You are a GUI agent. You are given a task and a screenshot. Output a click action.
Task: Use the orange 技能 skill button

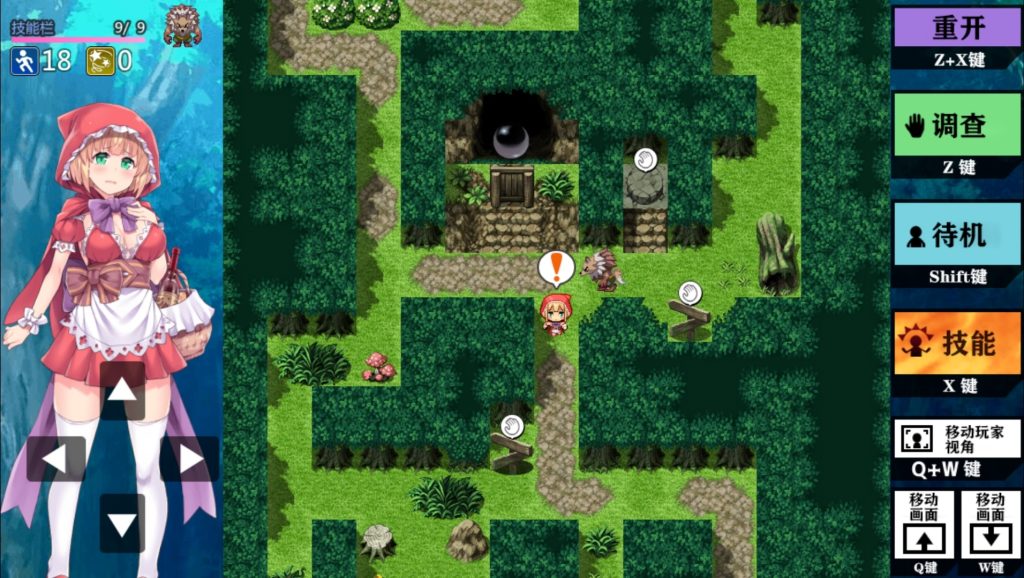point(957,343)
